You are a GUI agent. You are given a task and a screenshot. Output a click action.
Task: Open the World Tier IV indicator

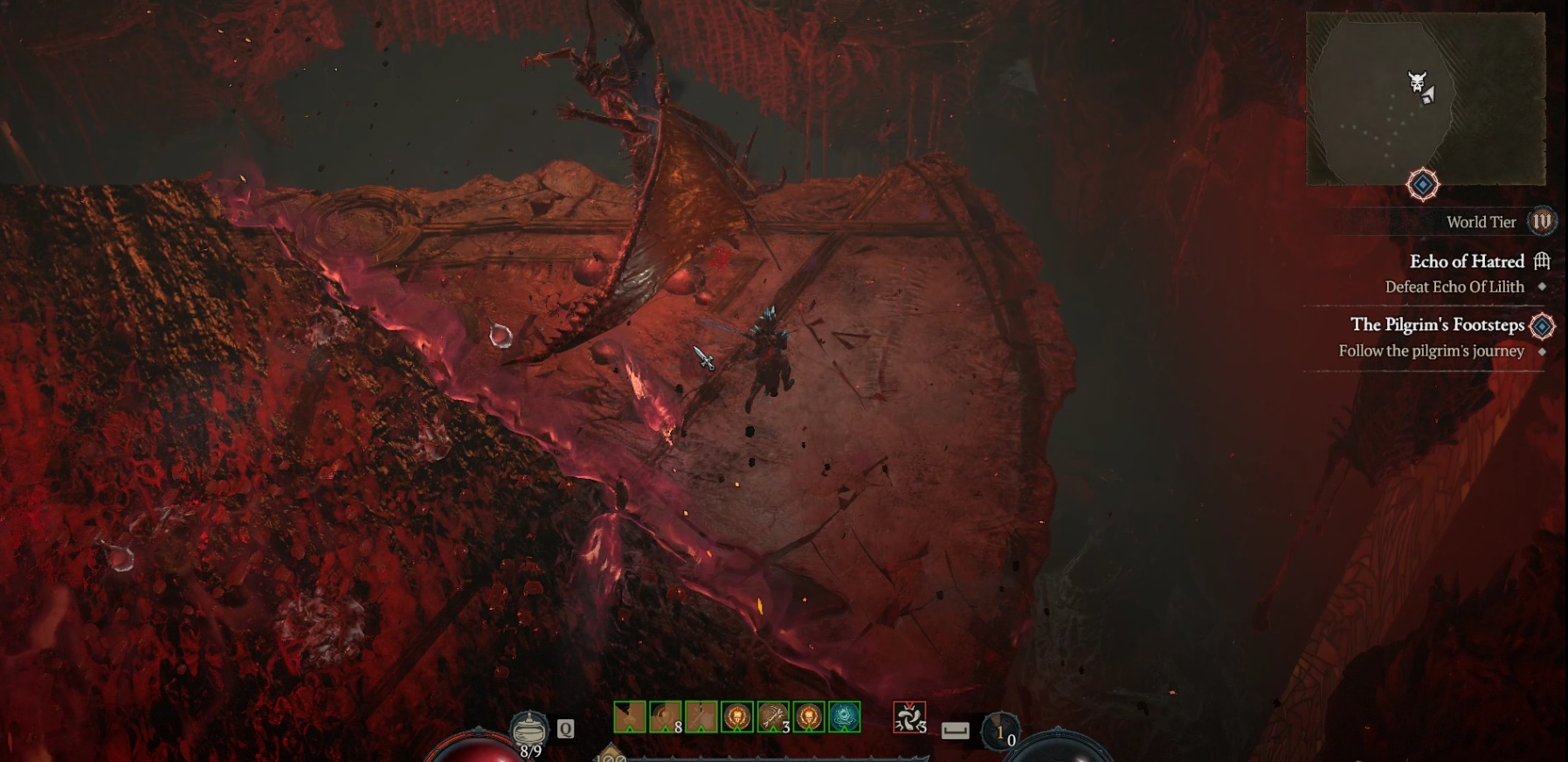[1542, 222]
